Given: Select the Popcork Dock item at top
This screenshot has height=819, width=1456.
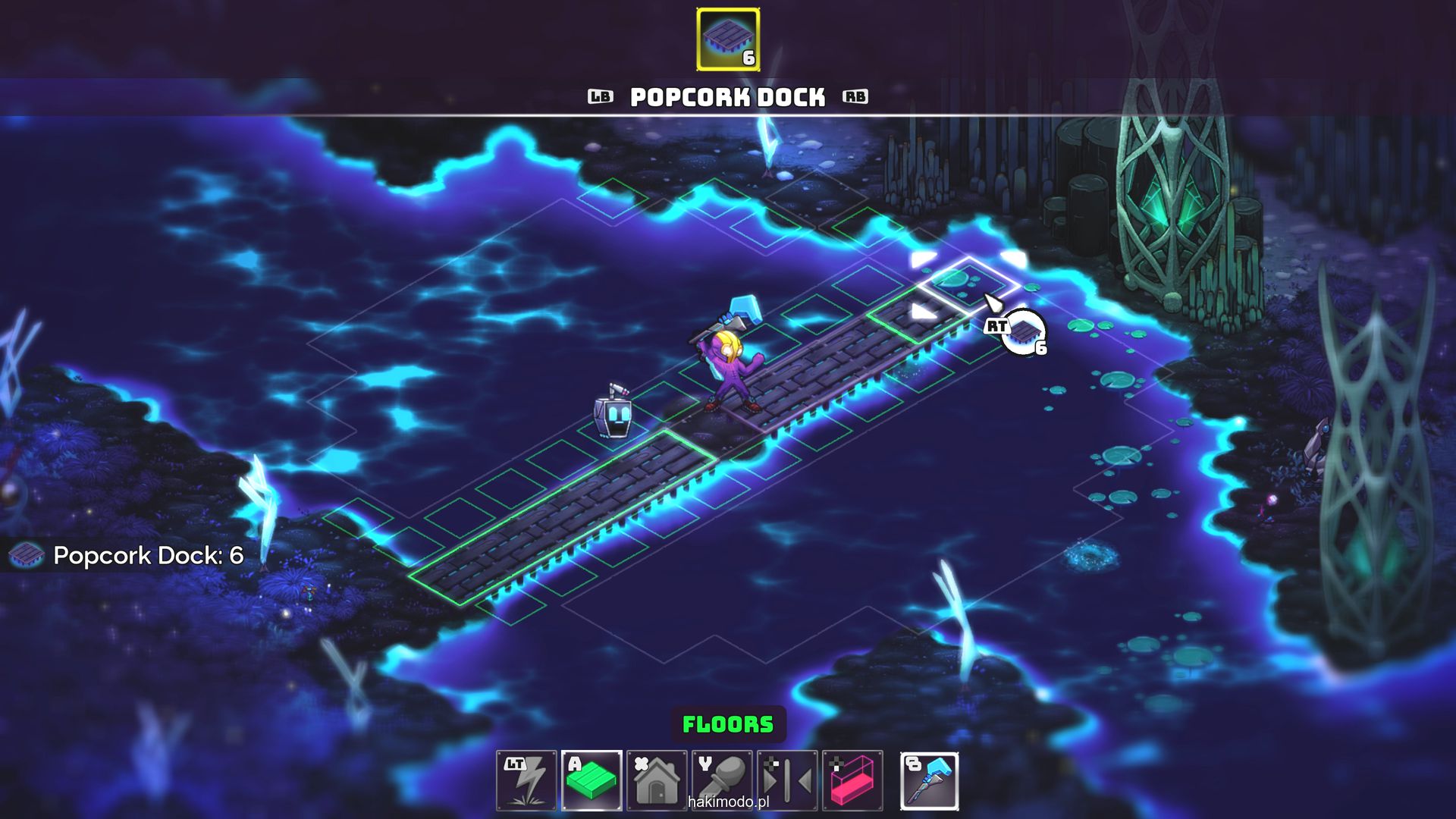Looking at the screenshot, I should [x=728, y=39].
